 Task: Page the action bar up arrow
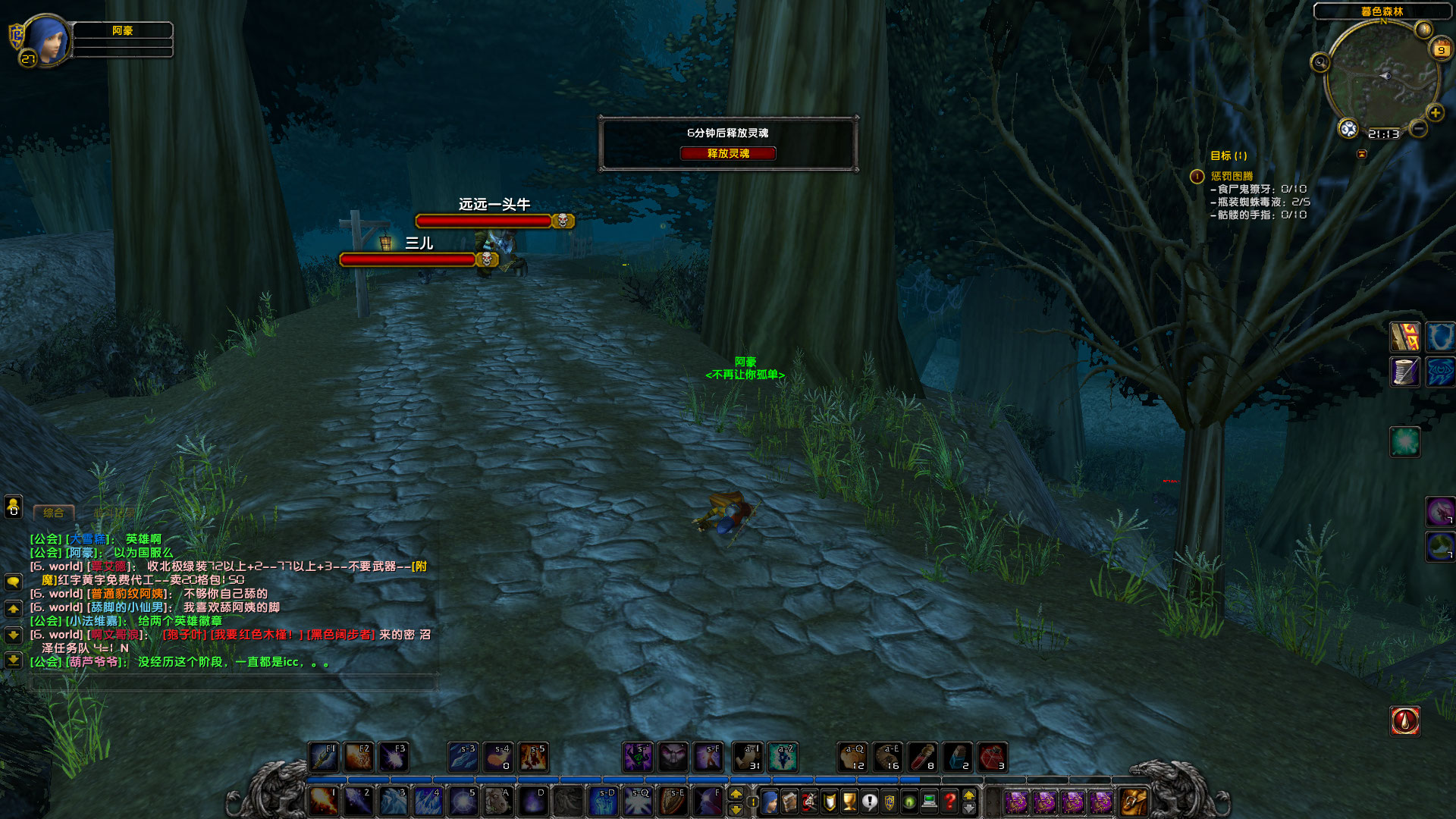point(736,793)
